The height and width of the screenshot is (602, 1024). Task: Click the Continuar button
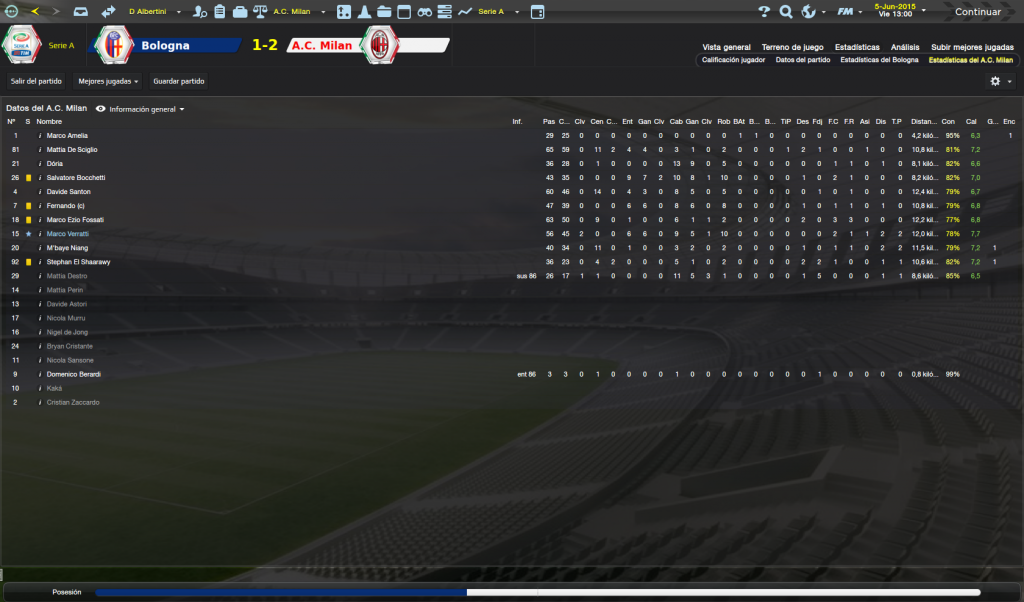[x=978, y=12]
